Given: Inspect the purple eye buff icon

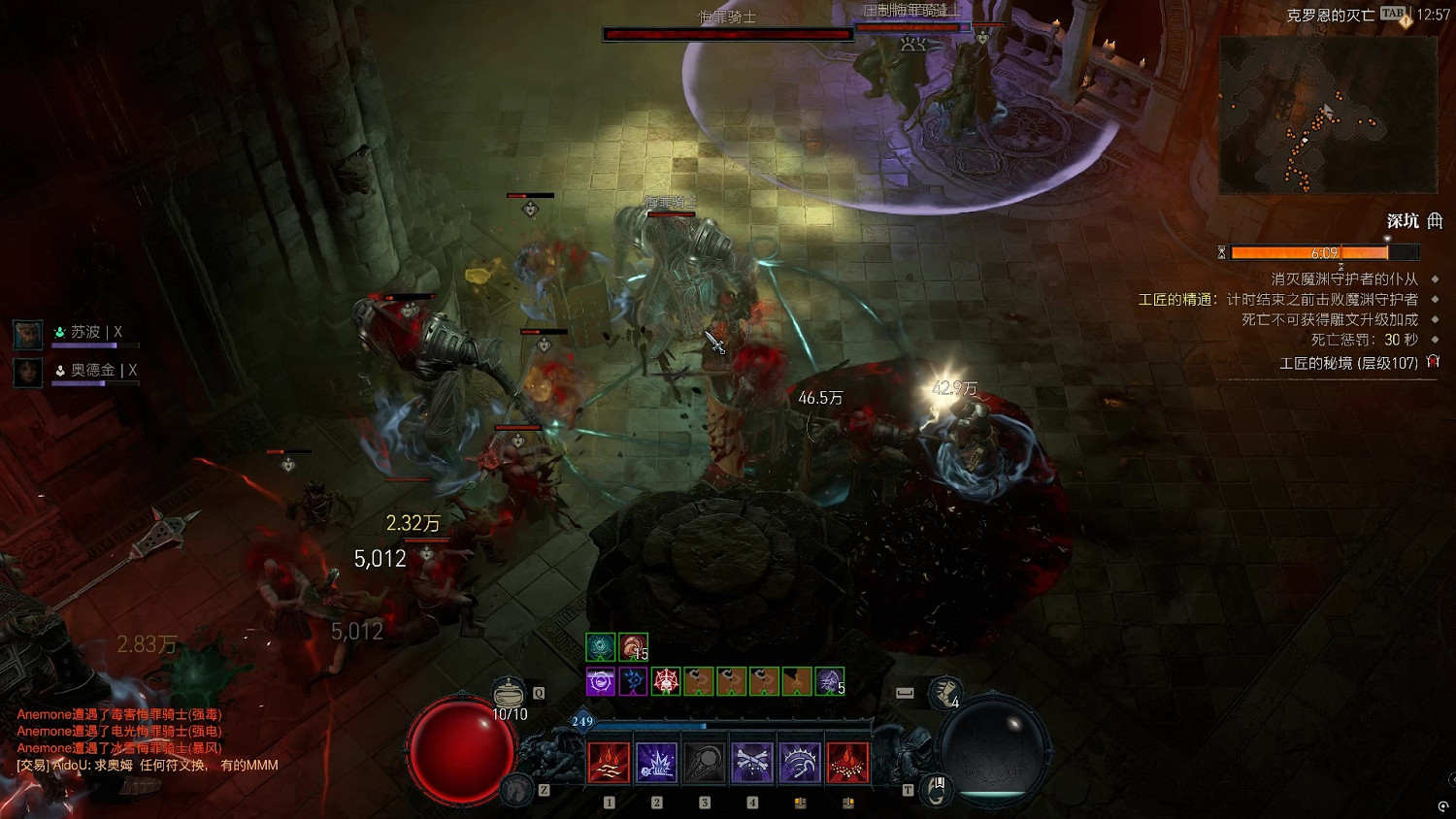Looking at the screenshot, I should point(601,681).
